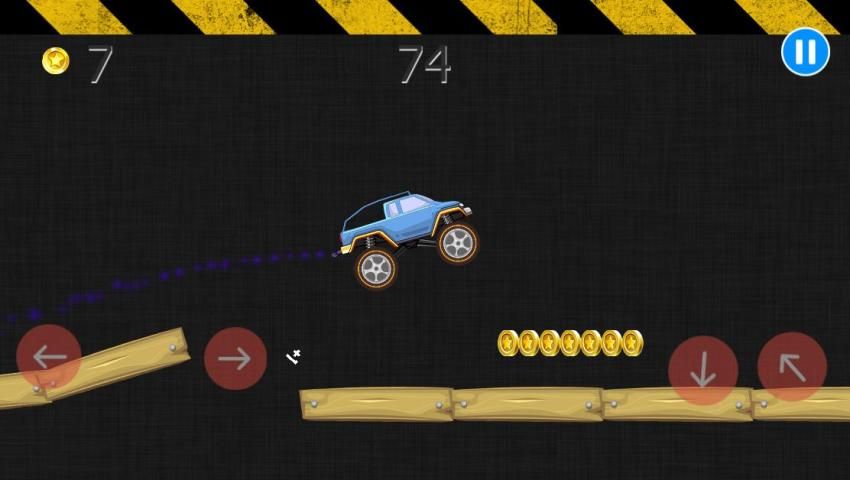Tap the left arrow drive control

pyautogui.click(x=49, y=357)
